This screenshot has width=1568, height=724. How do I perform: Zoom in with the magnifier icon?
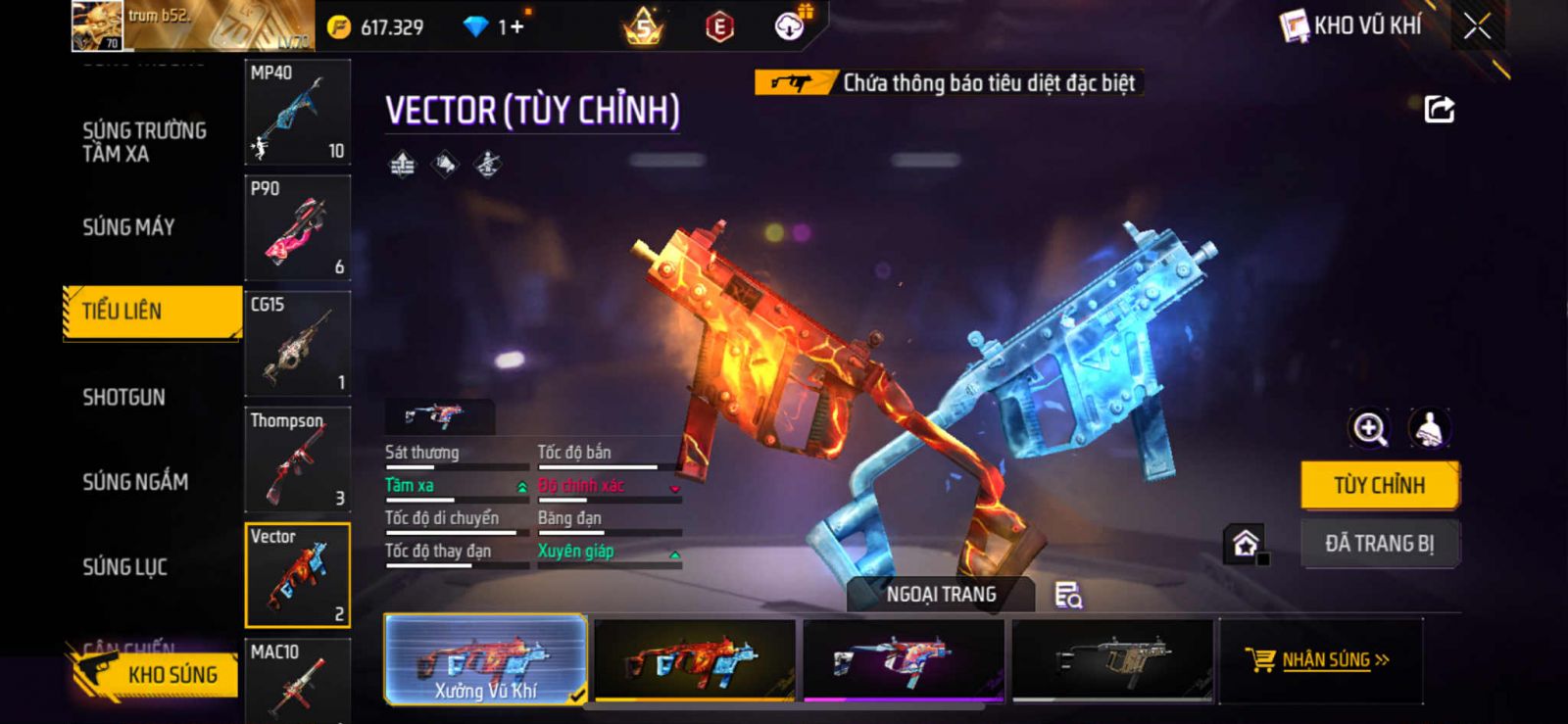[x=1369, y=428]
